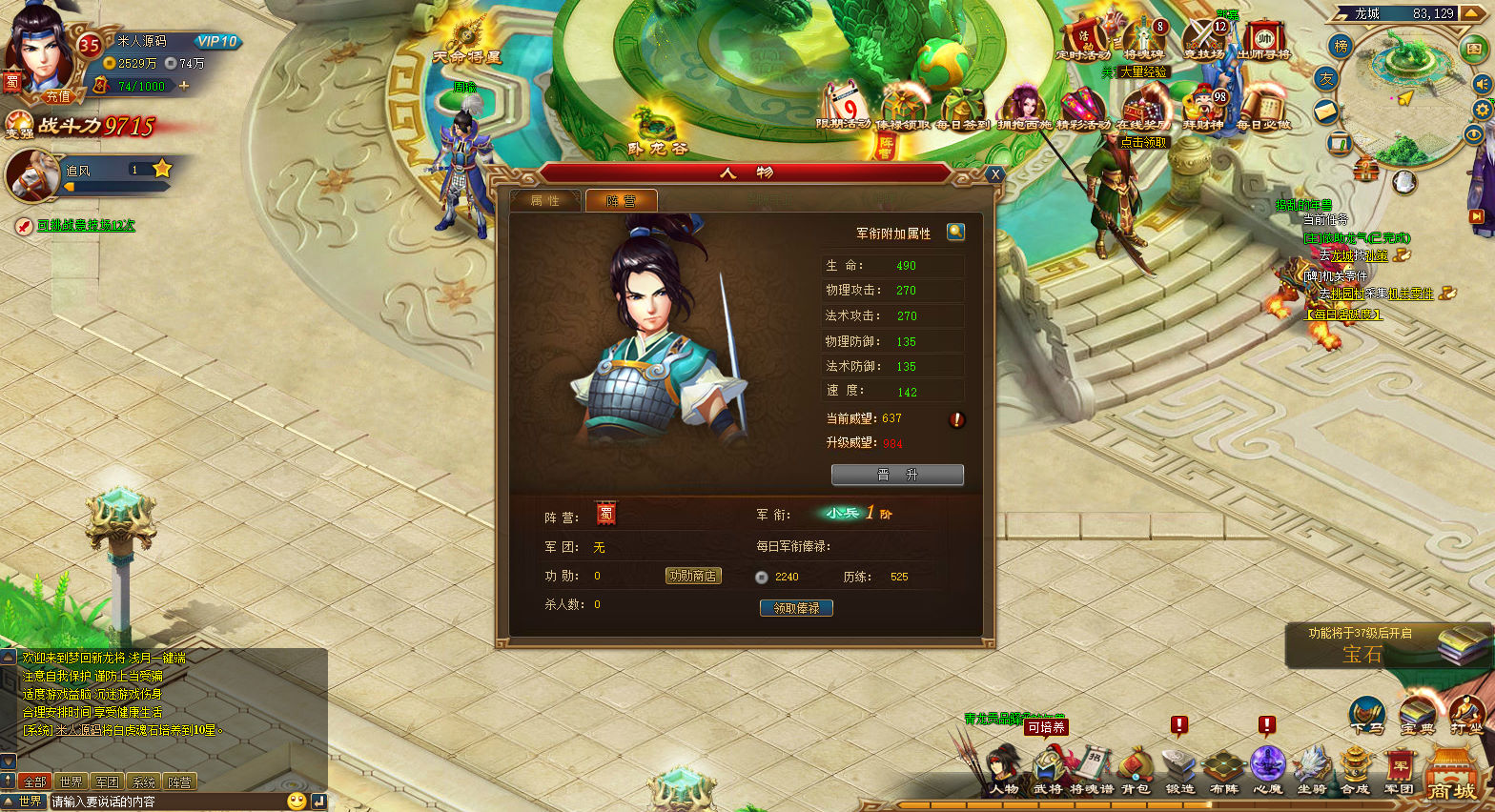The image size is (1495, 812).
Task: Open the 背包 backpack from bottom bar
Action: coord(1136,770)
